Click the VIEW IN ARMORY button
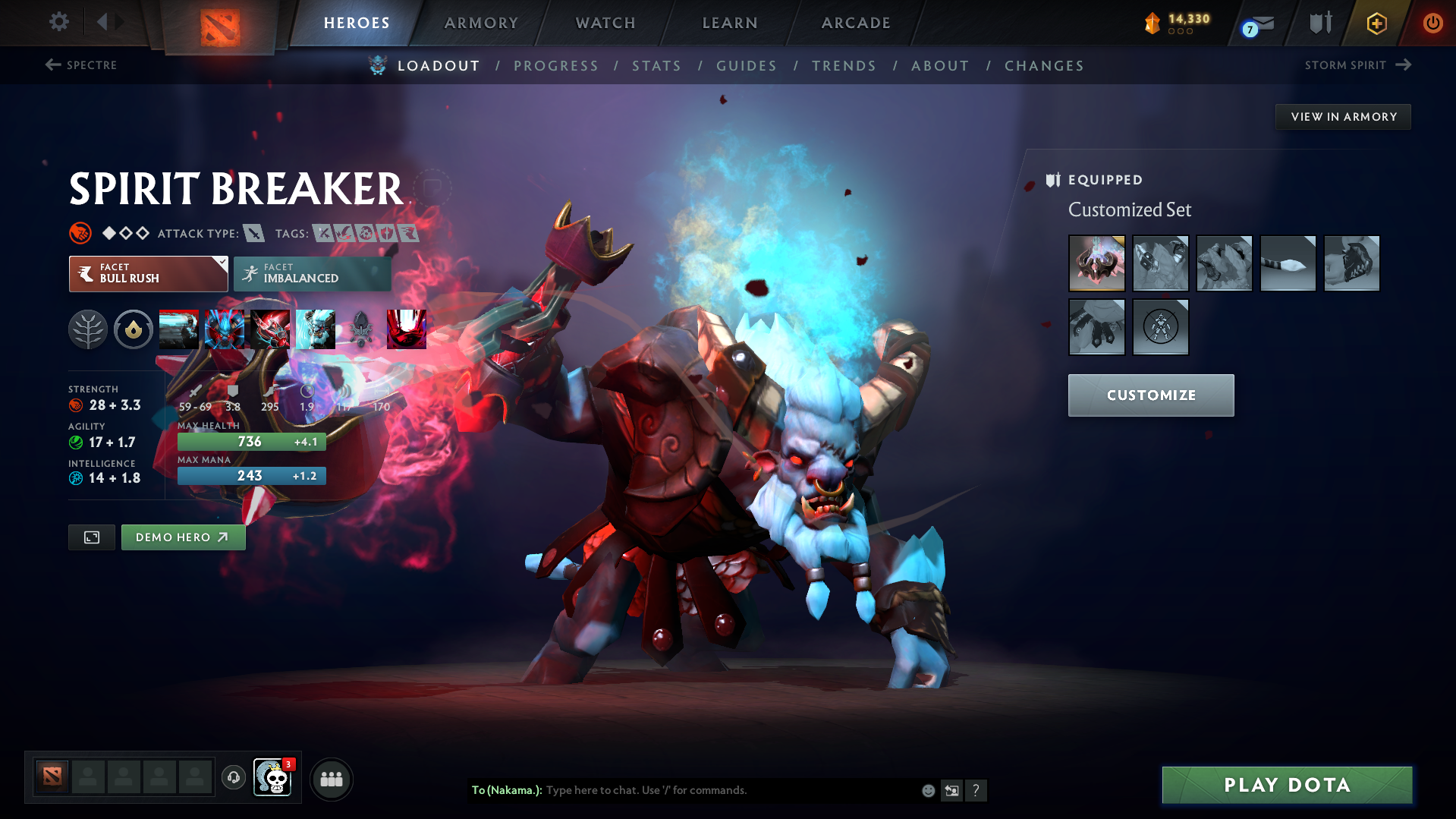The width and height of the screenshot is (1456, 819). [1342, 116]
